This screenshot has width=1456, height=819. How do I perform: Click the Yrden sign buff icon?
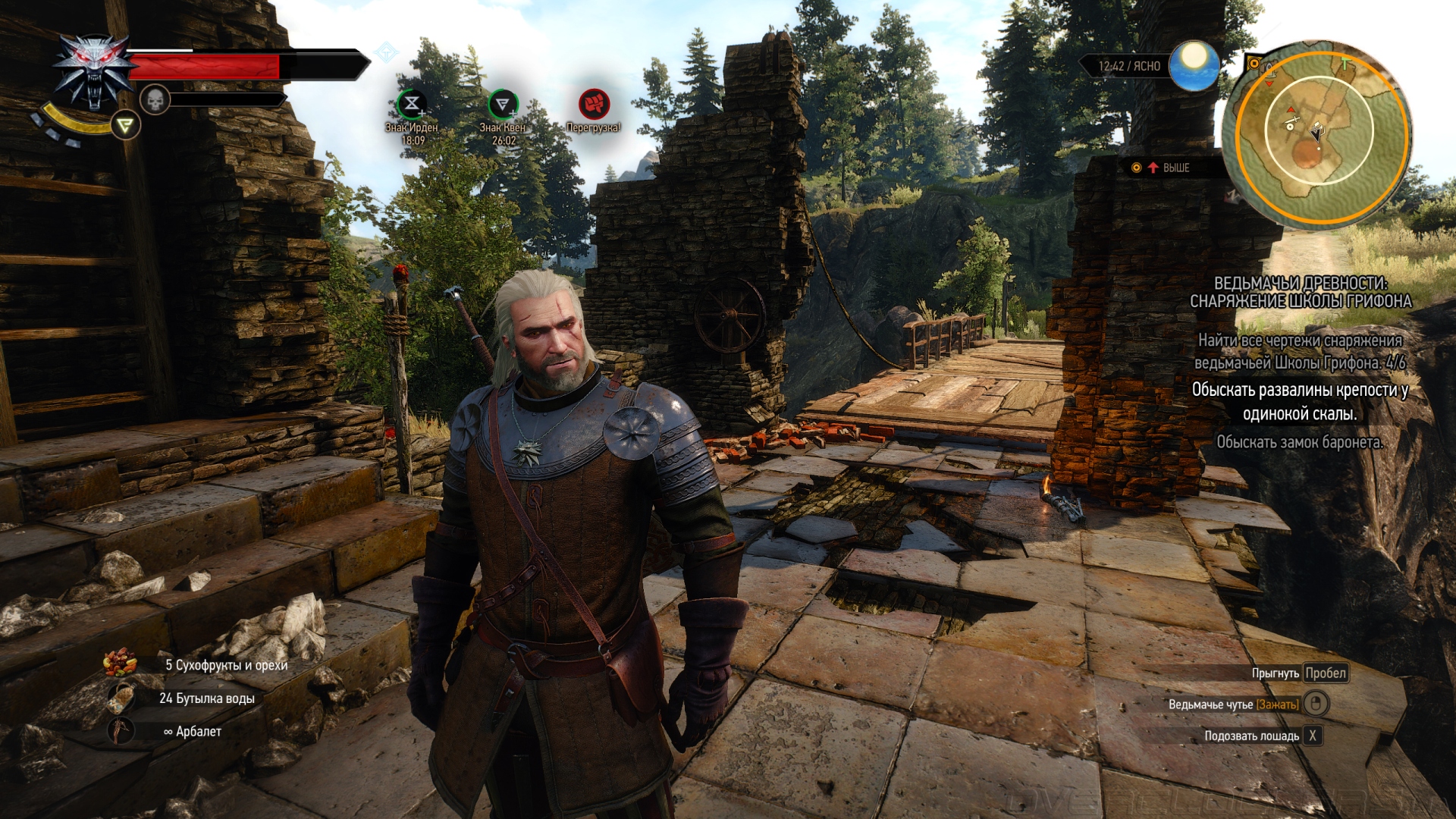pos(412,104)
